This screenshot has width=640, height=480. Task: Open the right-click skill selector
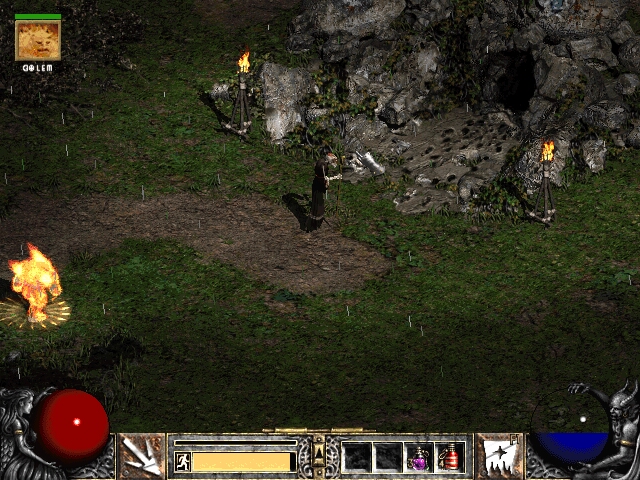click(x=498, y=456)
